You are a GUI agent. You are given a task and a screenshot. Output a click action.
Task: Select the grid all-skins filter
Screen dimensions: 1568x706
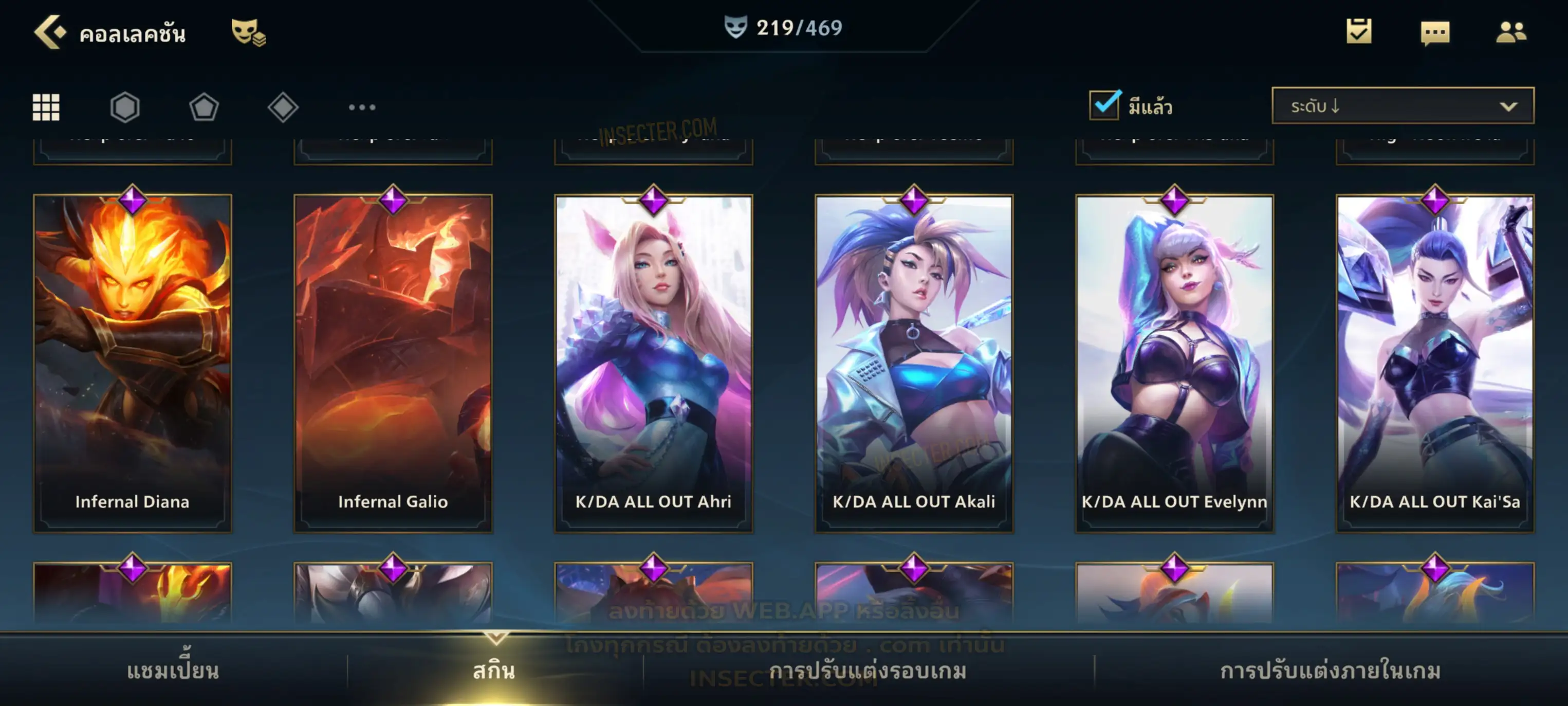[x=46, y=107]
